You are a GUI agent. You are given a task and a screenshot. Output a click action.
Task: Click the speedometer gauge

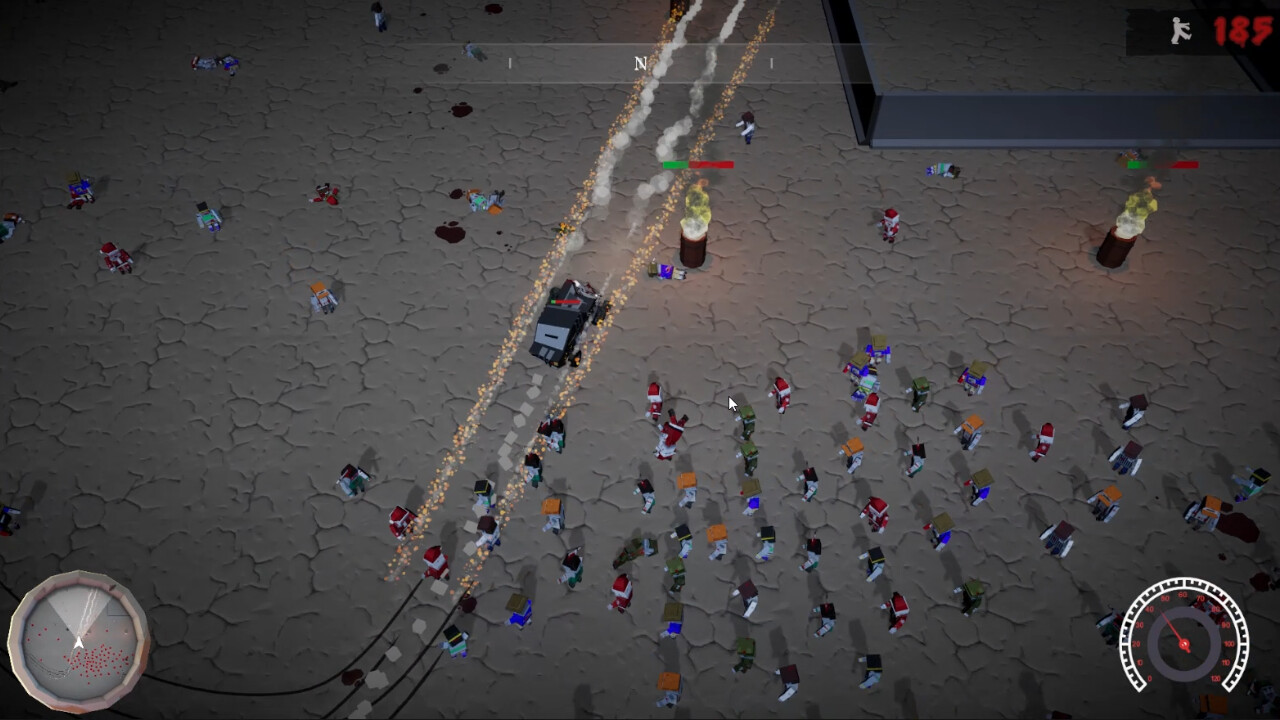1185,640
